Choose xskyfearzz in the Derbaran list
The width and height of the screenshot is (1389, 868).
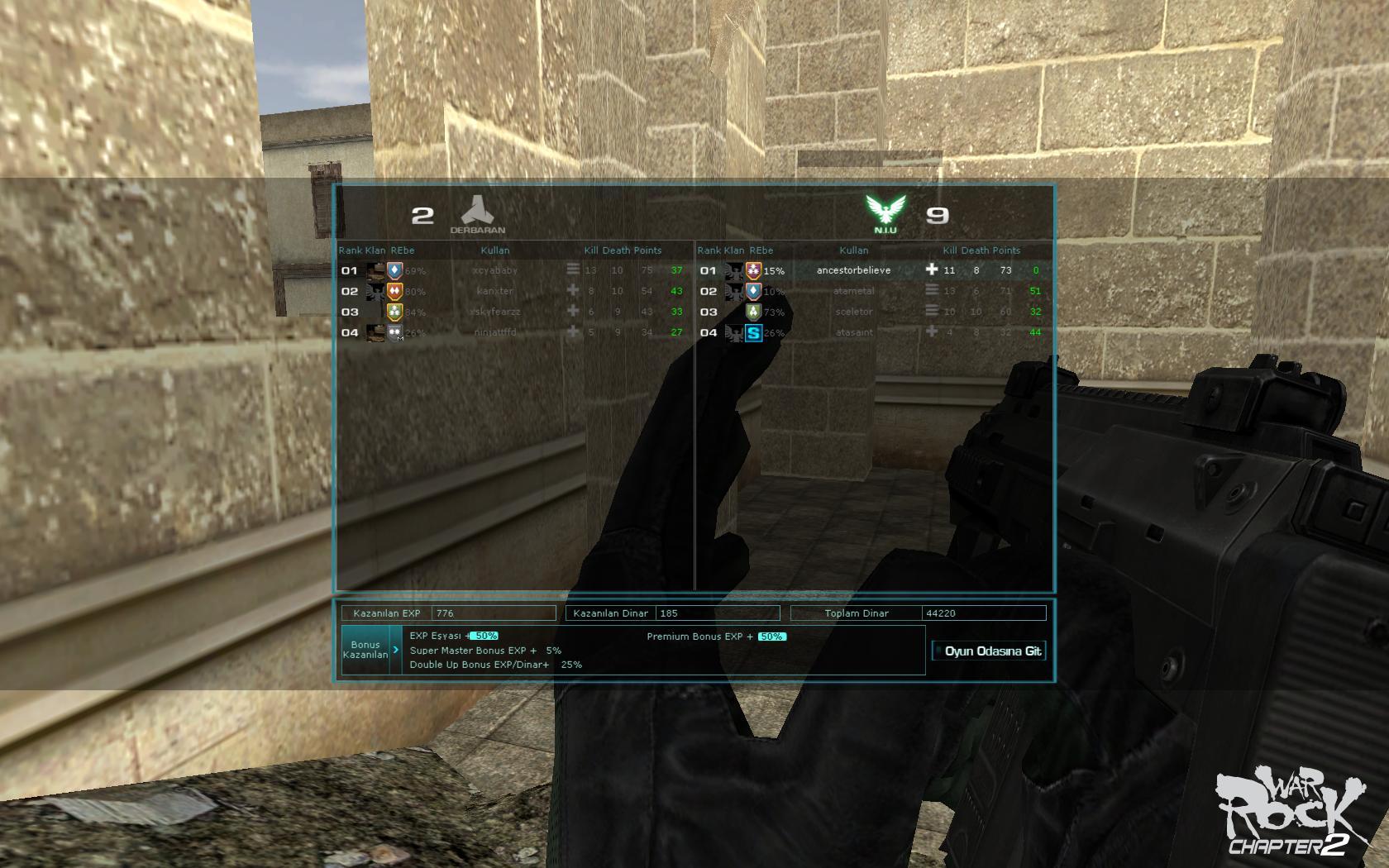pos(495,312)
